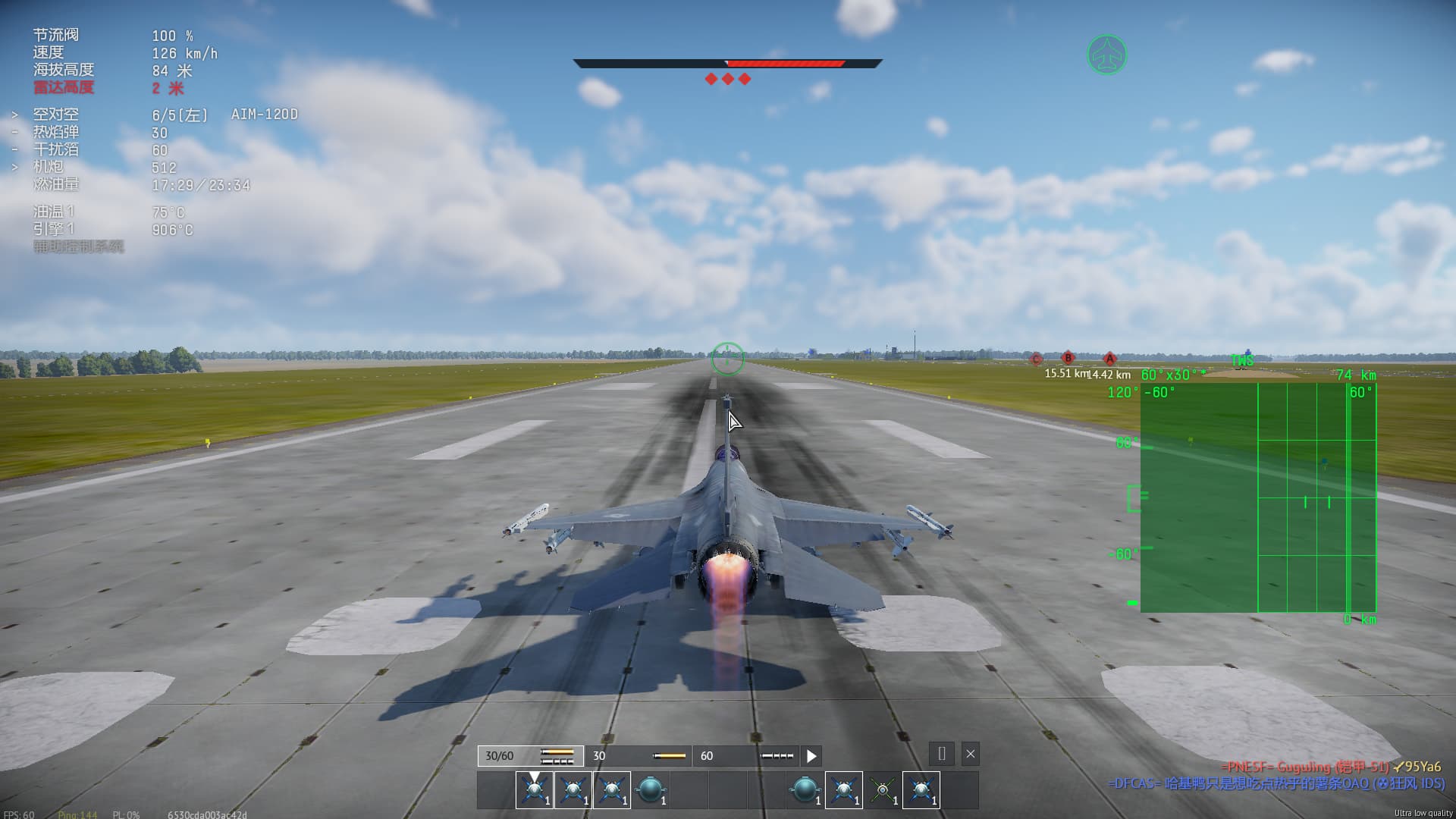Toggle the 30-round flare belt indicator

tap(637, 755)
